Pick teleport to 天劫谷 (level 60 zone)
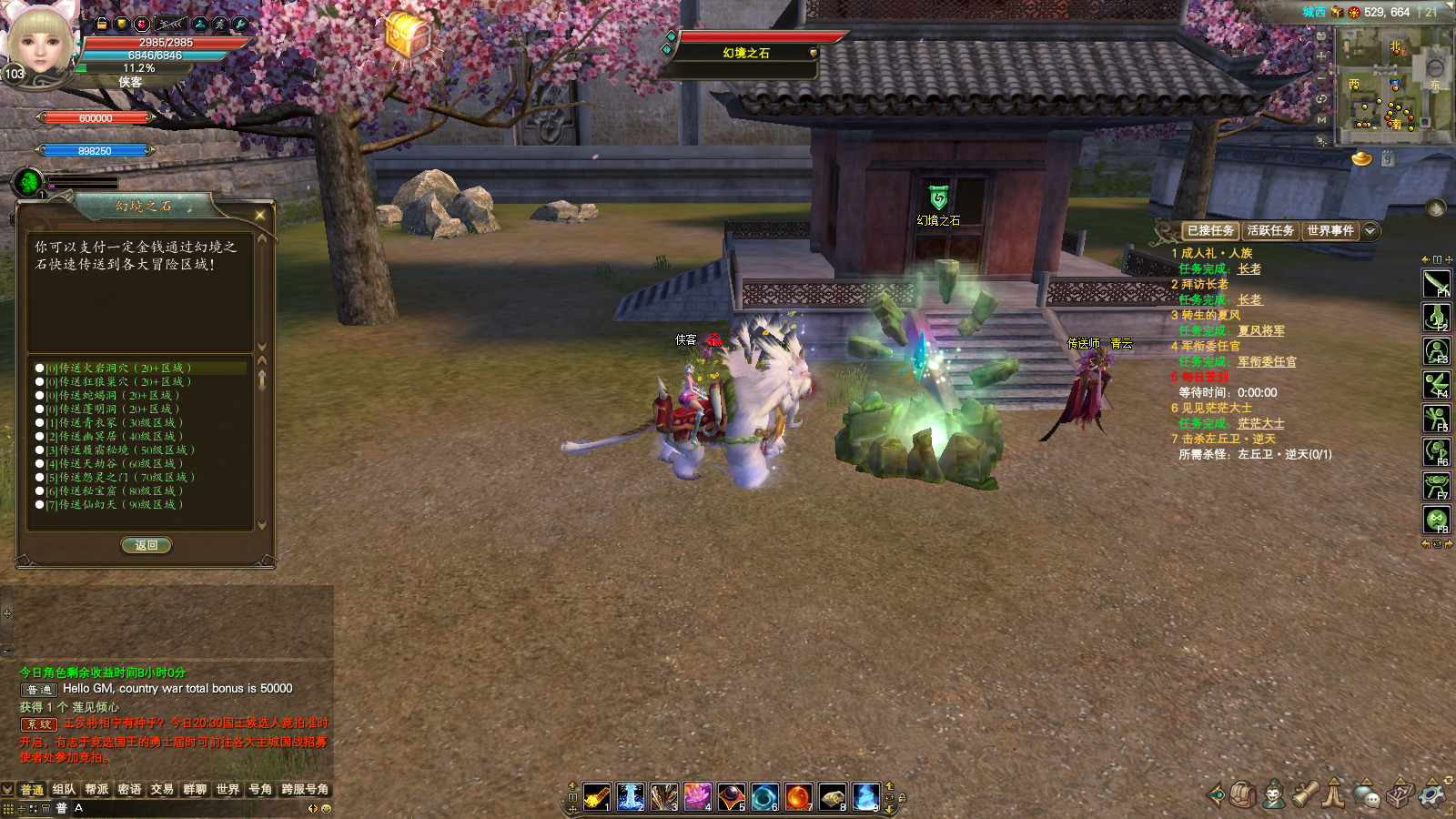This screenshot has height=819, width=1456. pos(120,464)
